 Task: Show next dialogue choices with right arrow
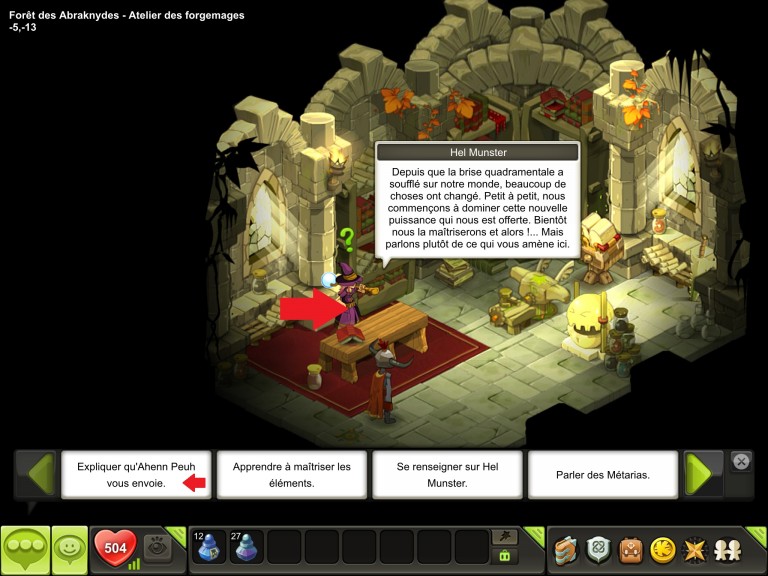(x=703, y=474)
